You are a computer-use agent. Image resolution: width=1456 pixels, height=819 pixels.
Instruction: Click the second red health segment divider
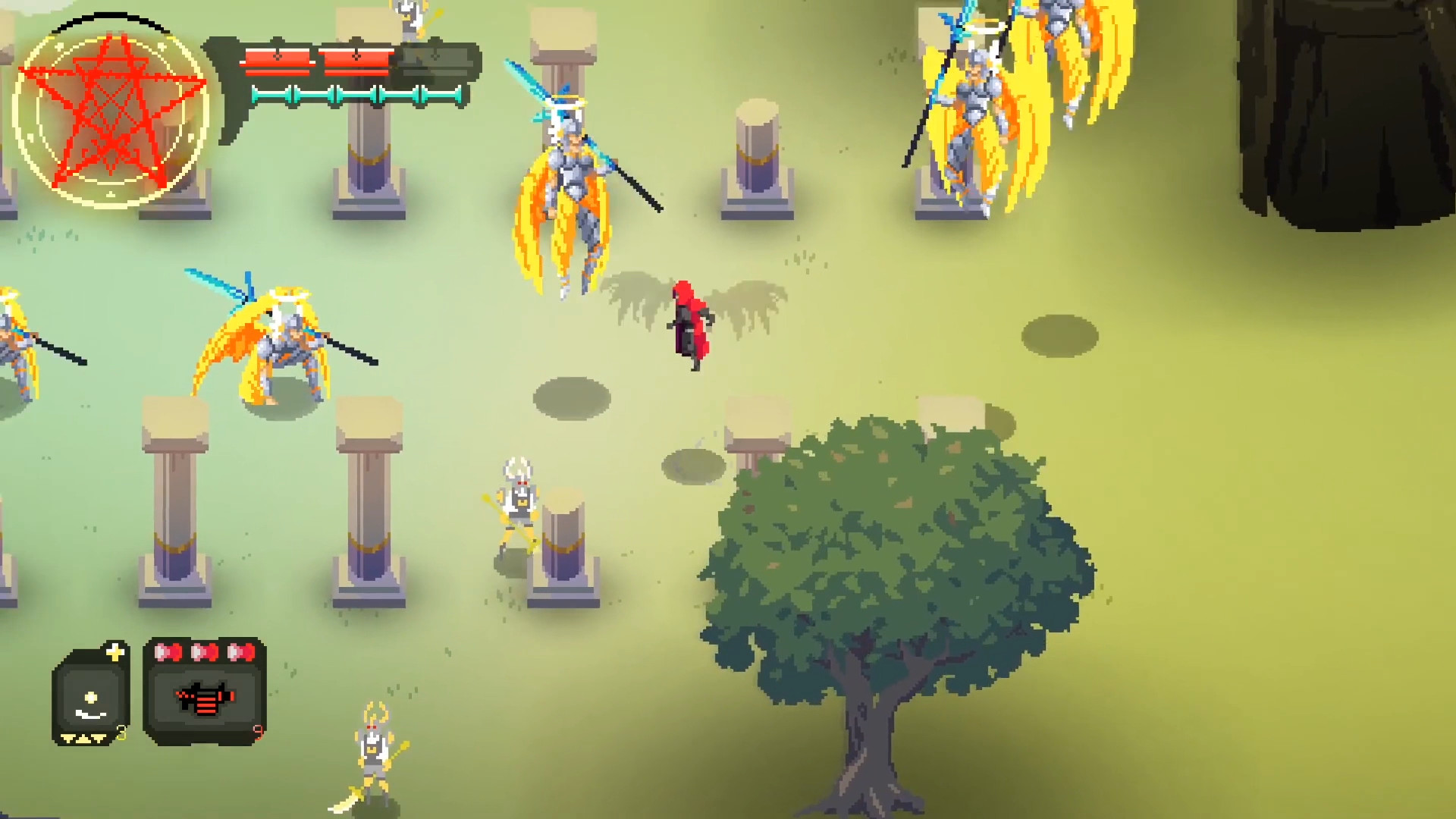click(318, 62)
